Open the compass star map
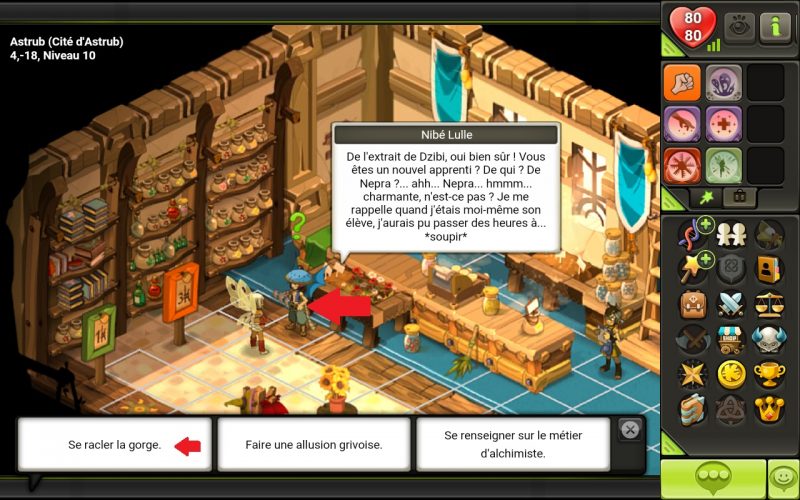 693,374
